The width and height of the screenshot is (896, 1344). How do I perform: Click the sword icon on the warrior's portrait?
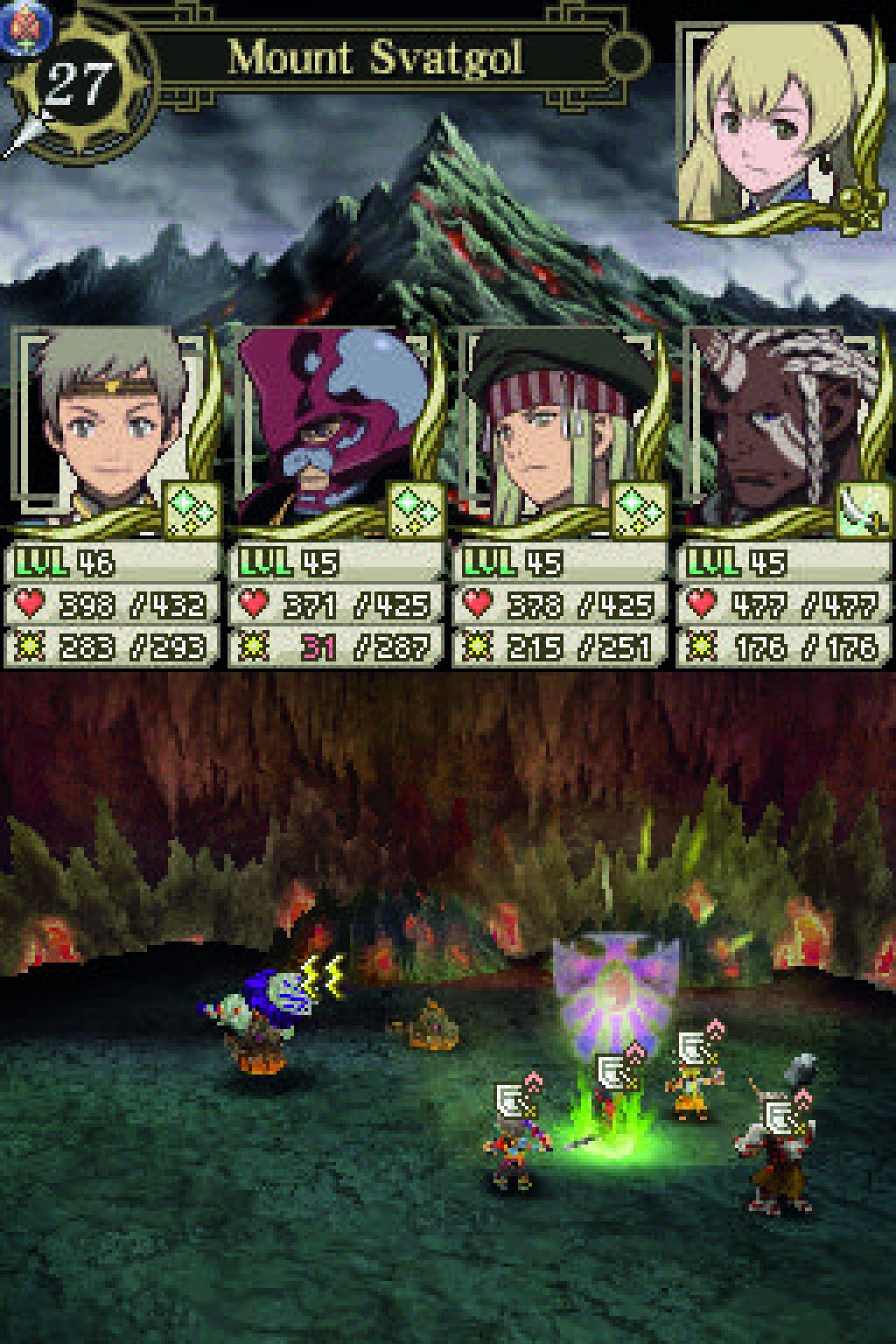click(x=862, y=509)
